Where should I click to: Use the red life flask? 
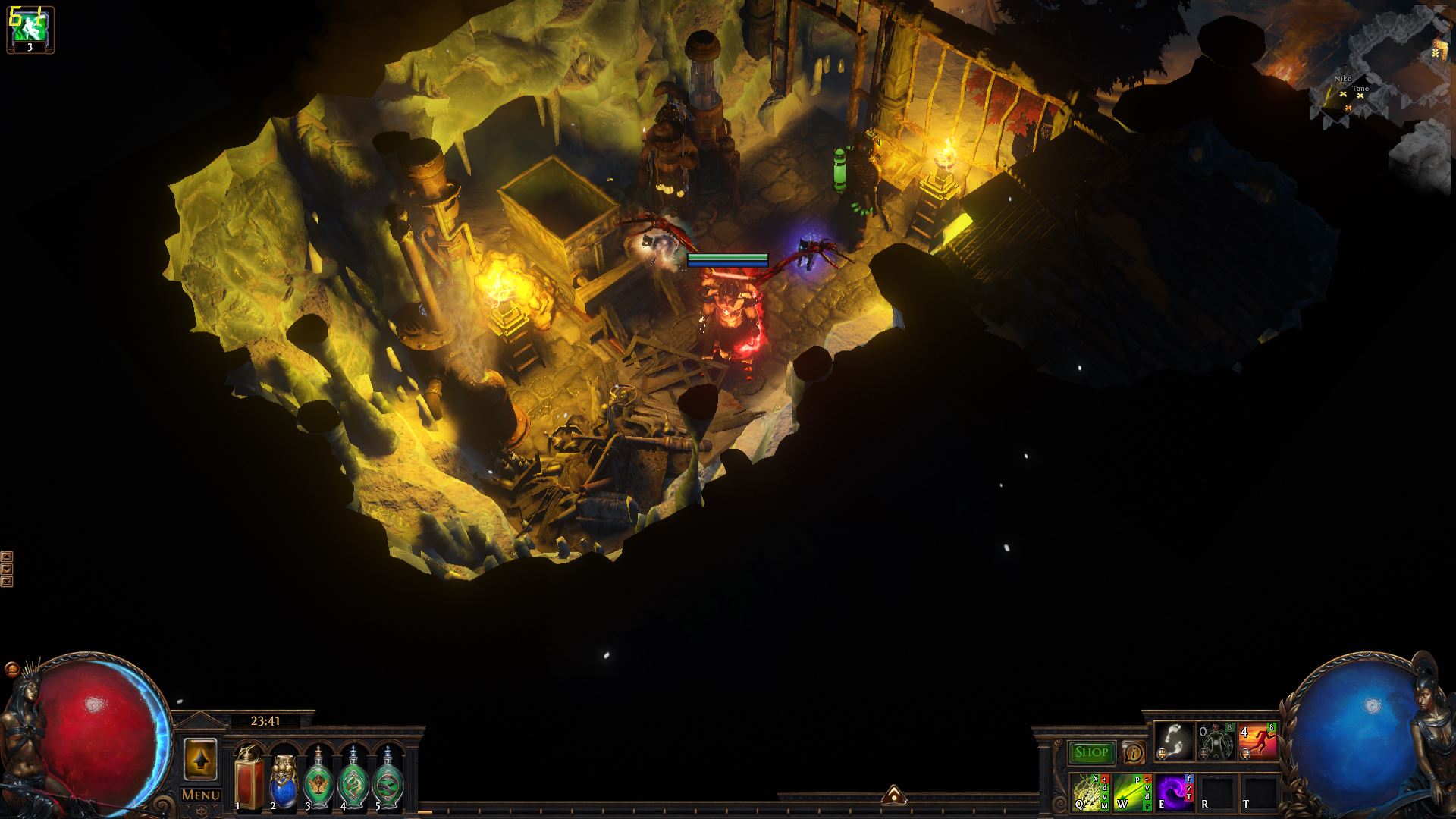(248, 777)
